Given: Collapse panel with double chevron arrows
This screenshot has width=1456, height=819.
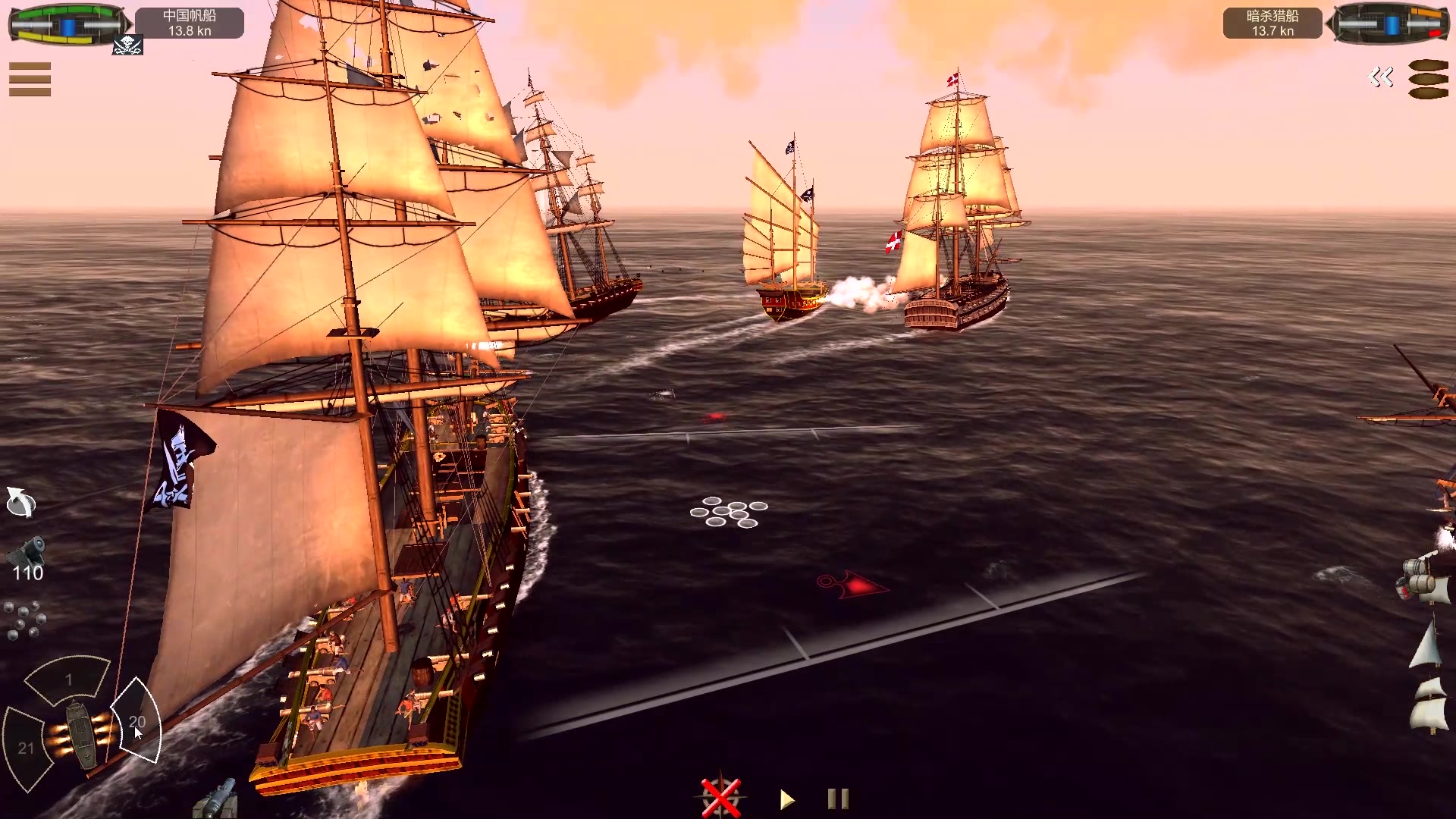Looking at the screenshot, I should 1381,77.
